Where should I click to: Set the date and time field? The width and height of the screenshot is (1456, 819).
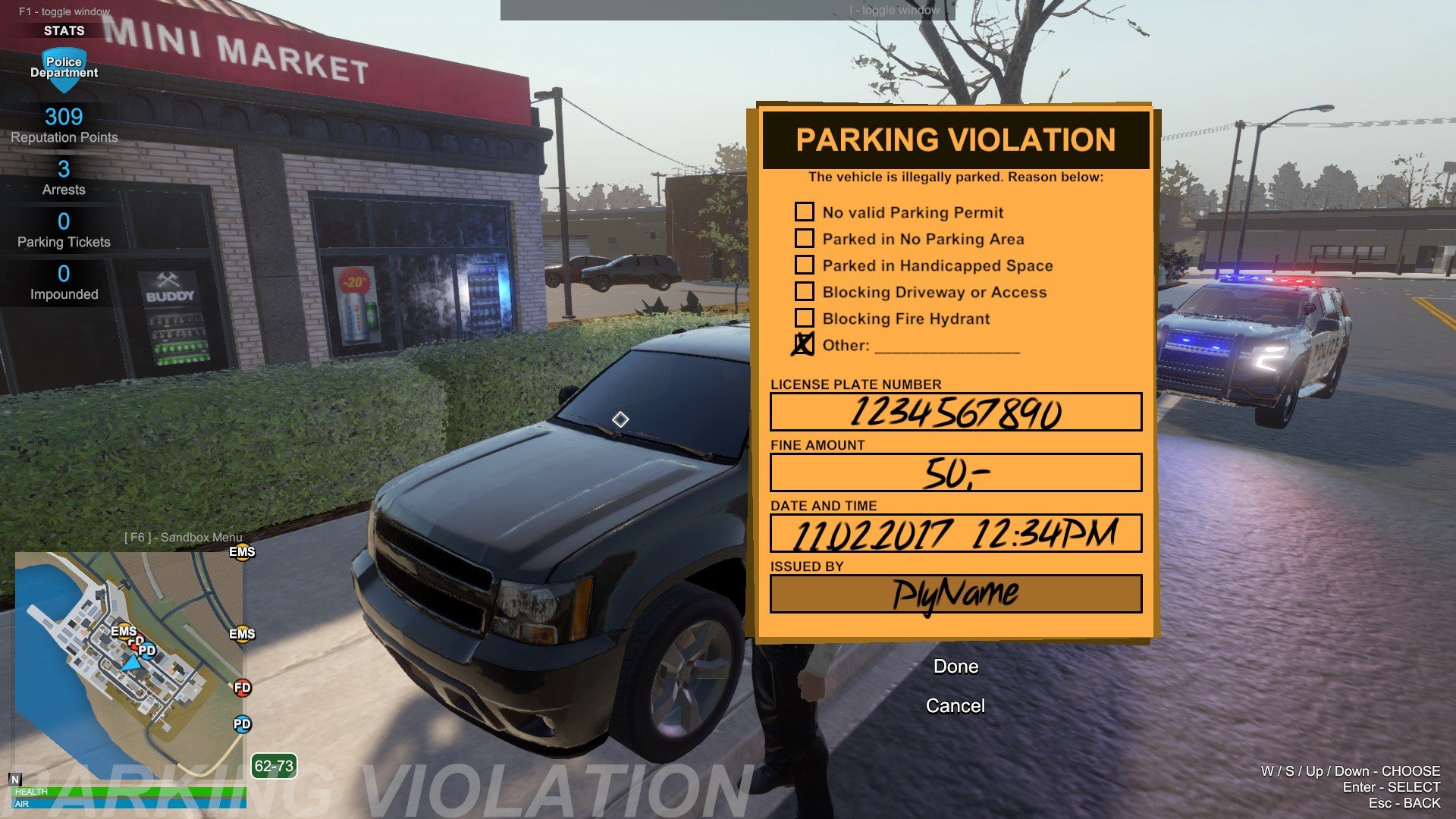click(x=955, y=533)
